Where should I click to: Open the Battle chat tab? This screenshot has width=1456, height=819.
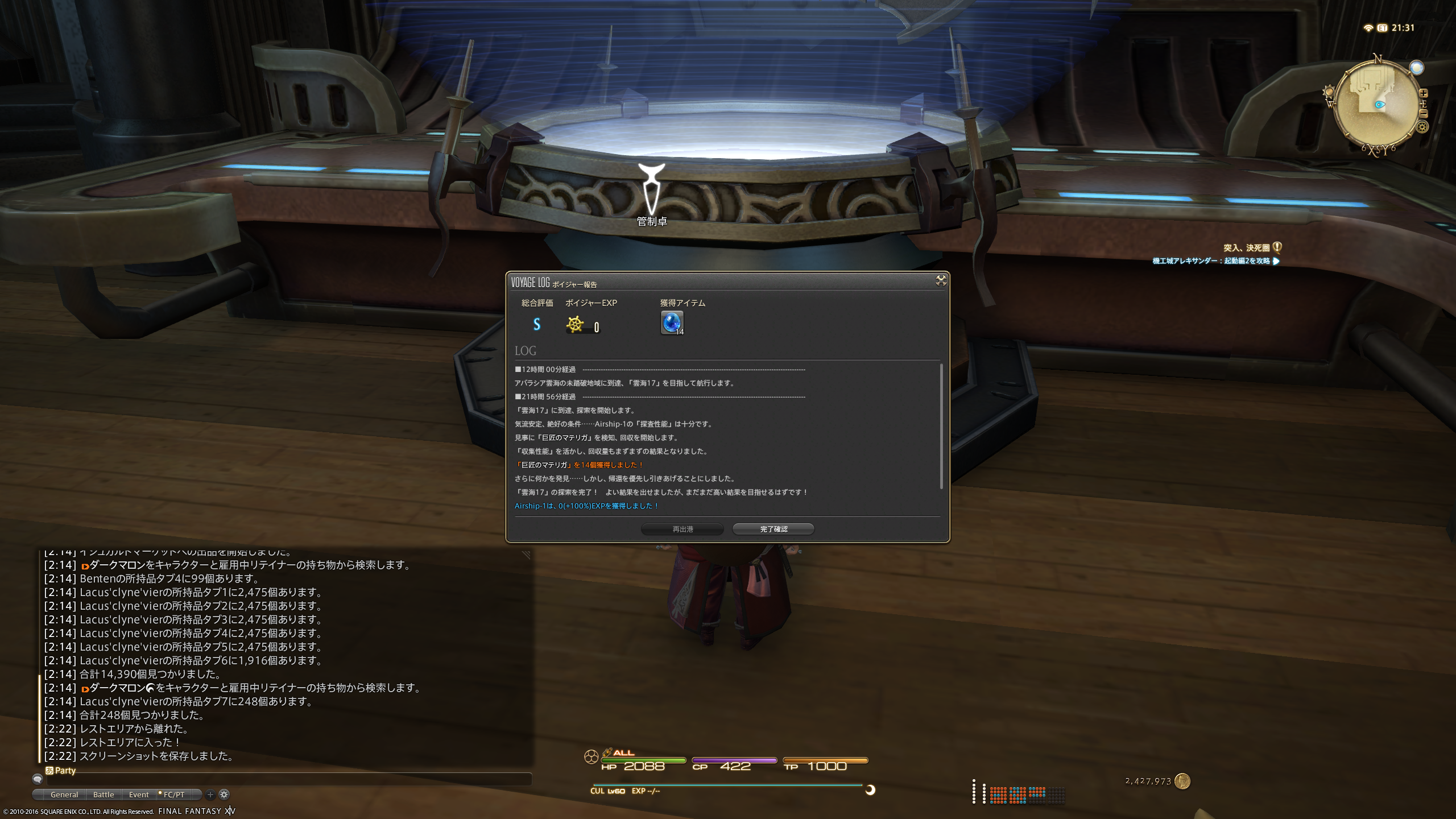click(104, 795)
